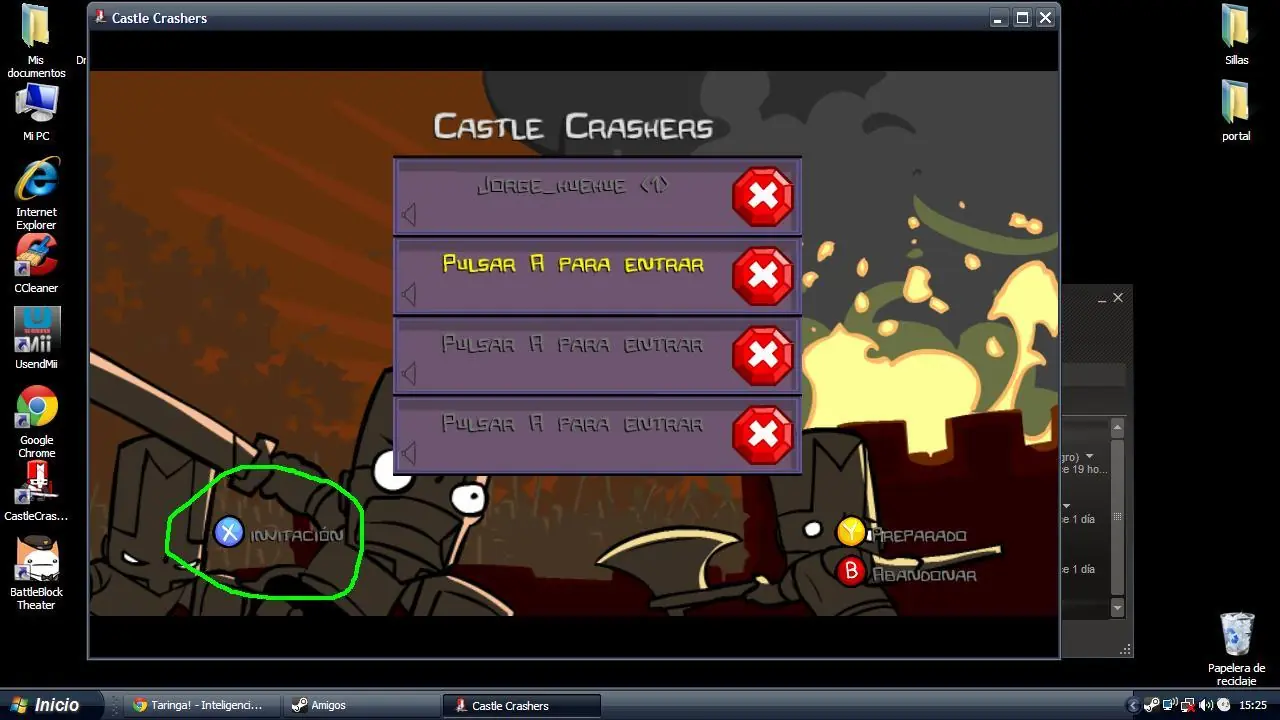Open the disconnected network icon in the tray
The width and height of the screenshot is (1280, 720).
[1186, 704]
